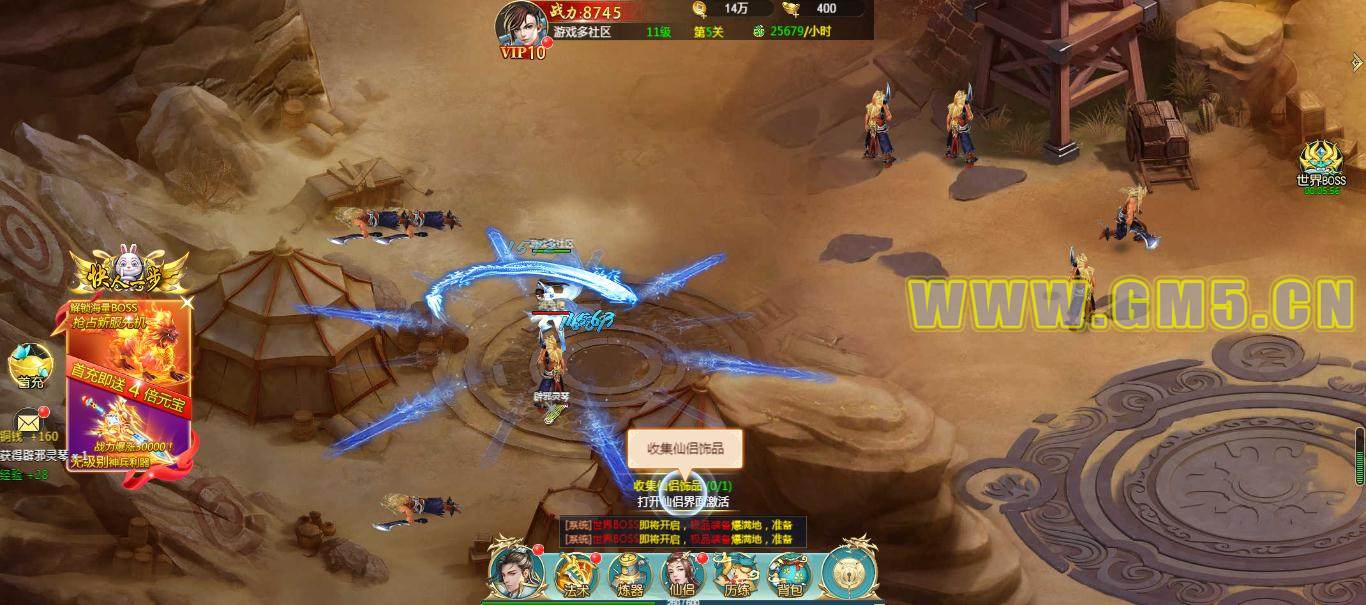Open the 背包 backpack
Image resolution: width=1366 pixels, height=605 pixels.
(790, 574)
